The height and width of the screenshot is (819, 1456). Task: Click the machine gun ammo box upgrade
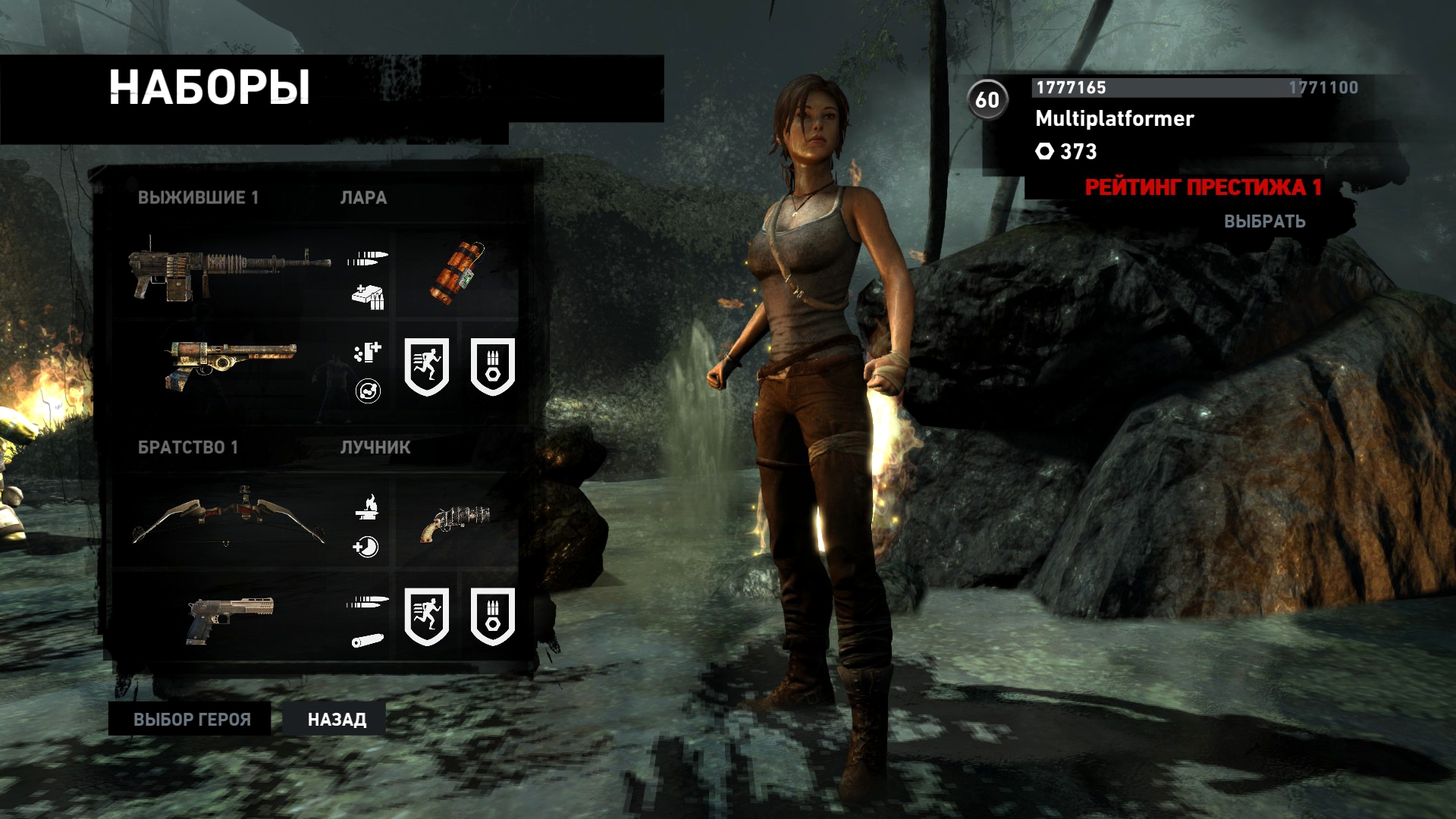[368, 296]
